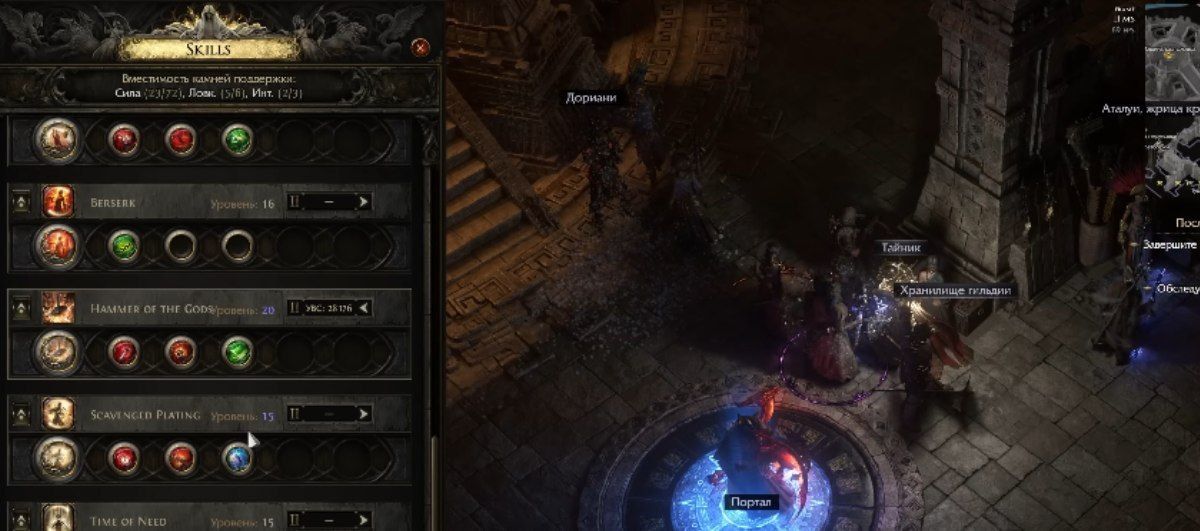The image size is (1200, 531).
Task: Expand the Berserk details arrow
Action: click(363, 202)
